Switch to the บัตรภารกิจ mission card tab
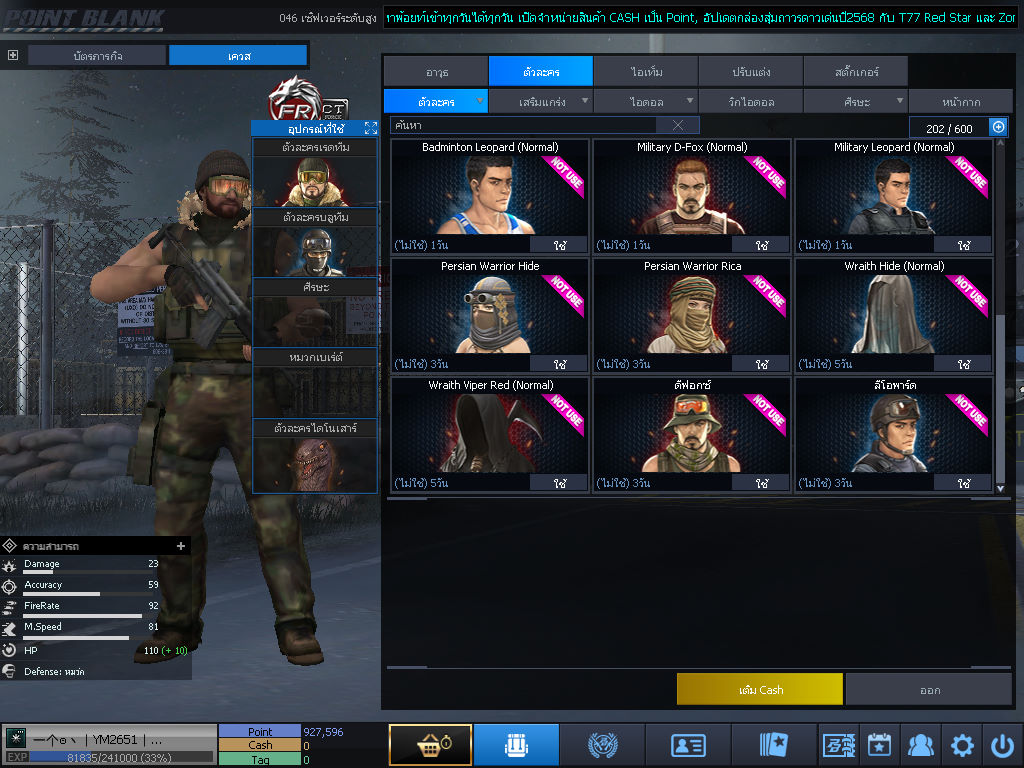1024x768 pixels. [98, 56]
